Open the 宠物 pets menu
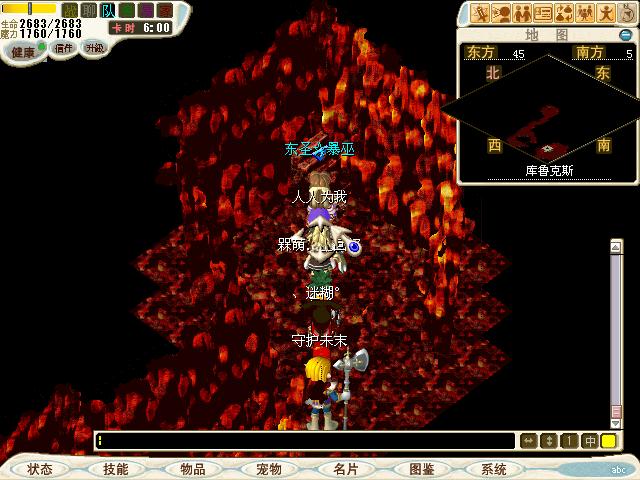The height and width of the screenshot is (480, 640). pyautogui.click(x=268, y=468)
